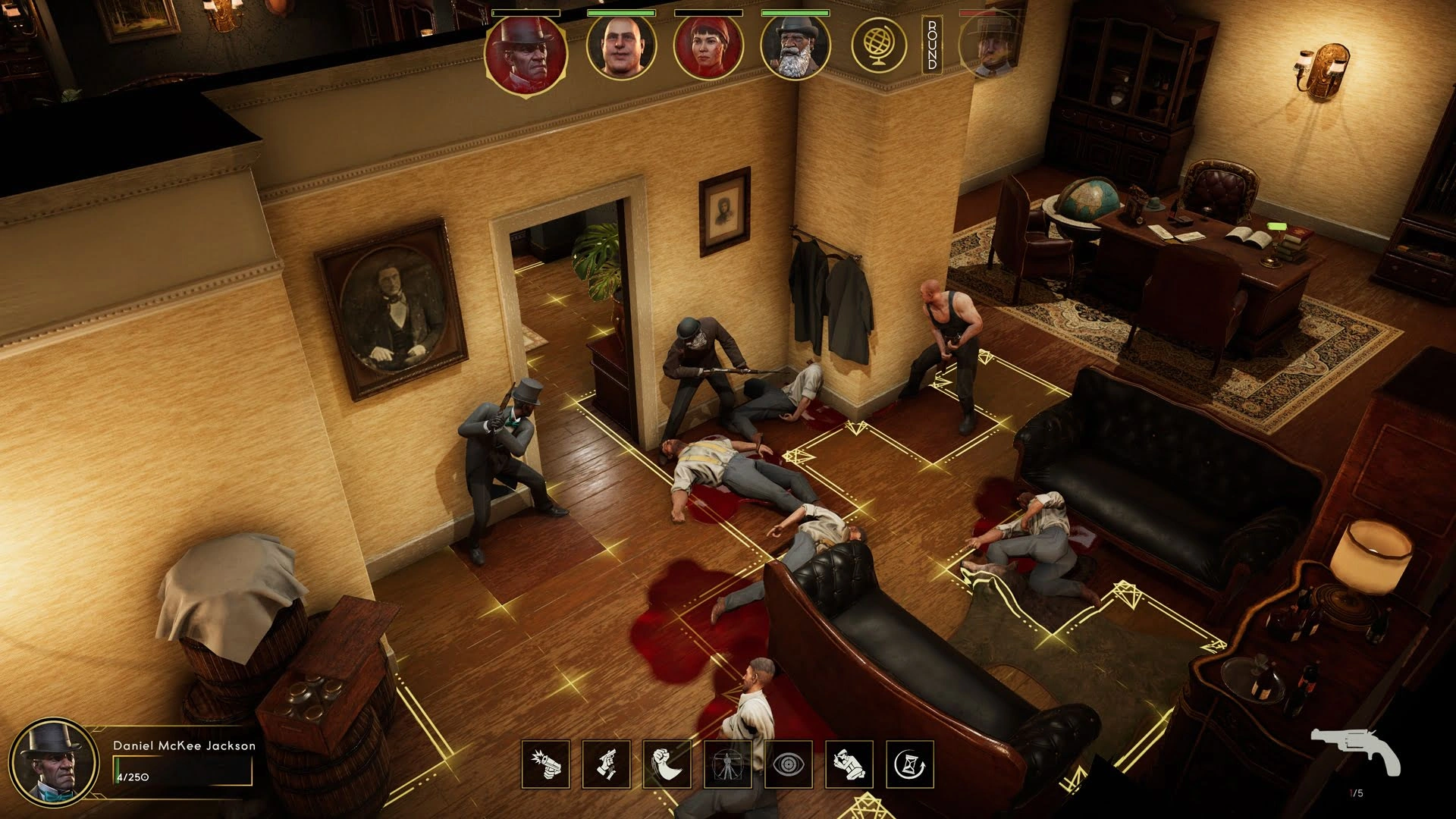End turn with the hourglass icon
This screenshot has width=1456, height=819.
(x=909, y=764)
